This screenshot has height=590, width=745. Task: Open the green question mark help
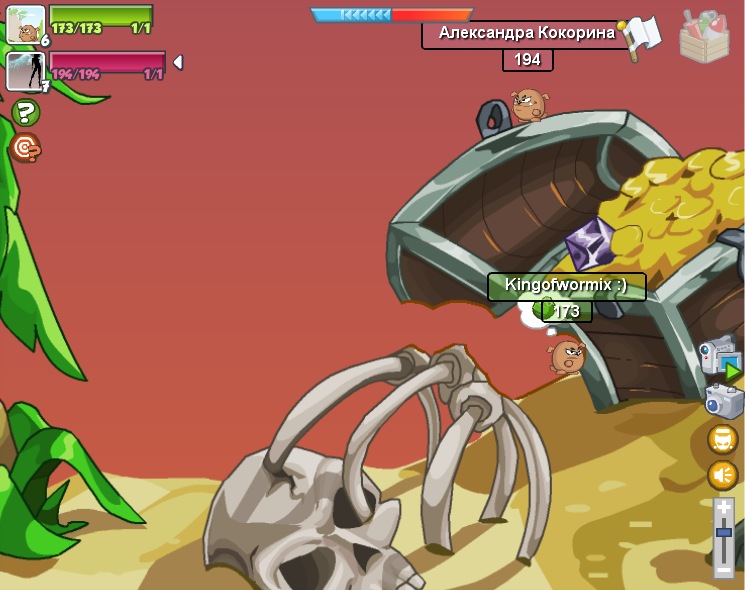coord(26,112)
